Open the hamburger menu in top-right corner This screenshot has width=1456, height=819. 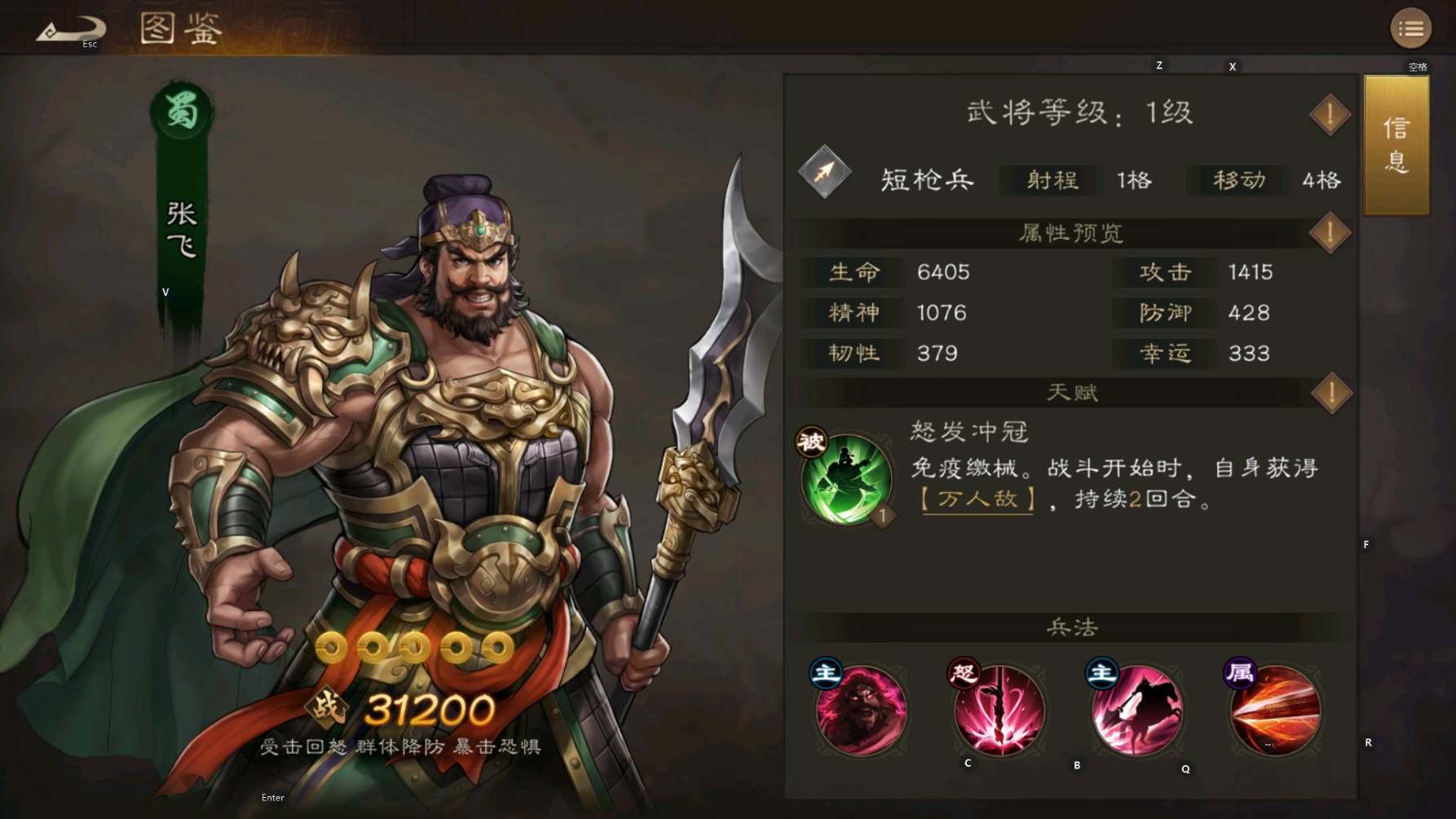pyautogui.click(x=1410, y=27)
